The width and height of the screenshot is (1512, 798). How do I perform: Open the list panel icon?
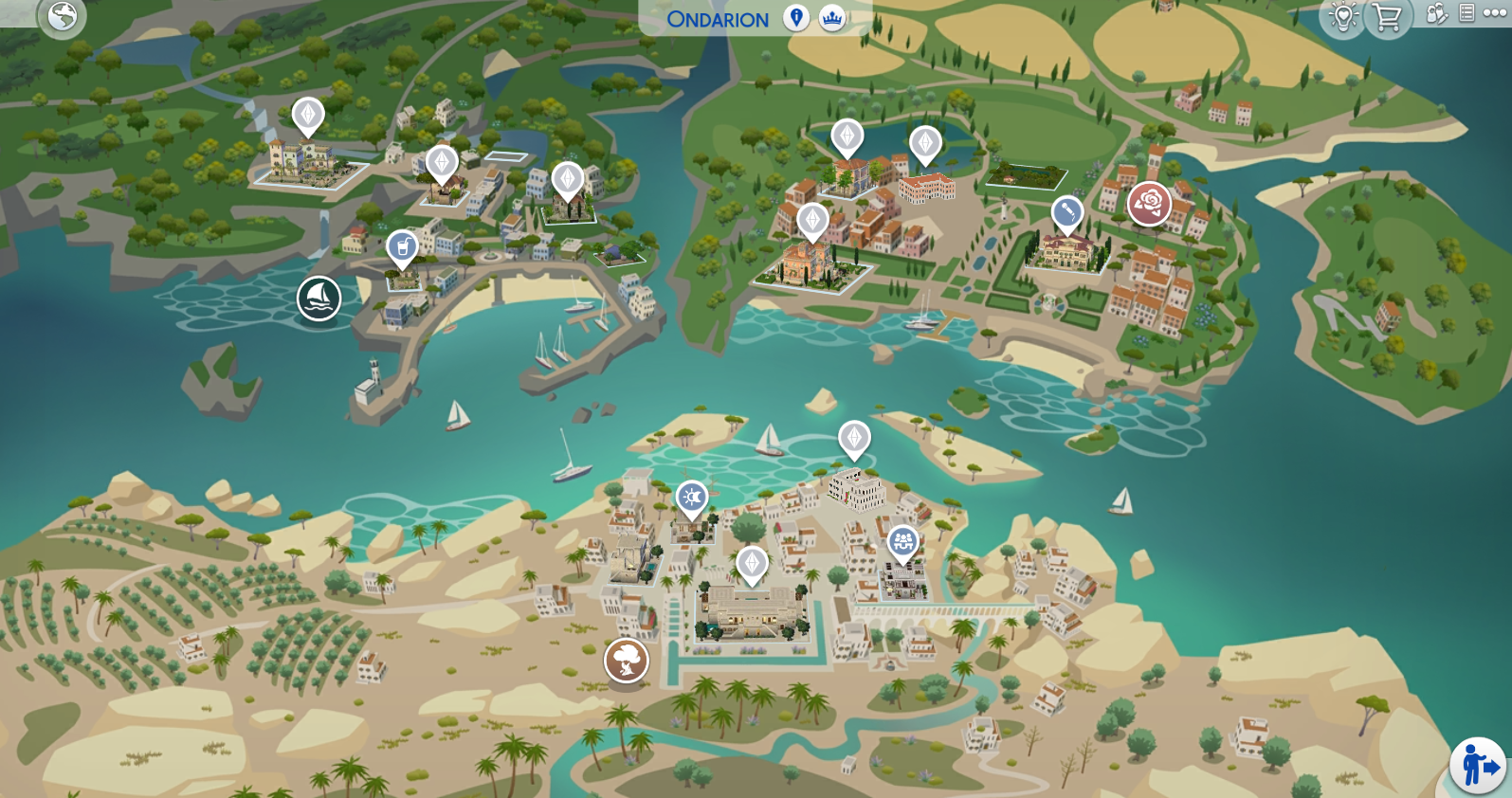1466,13
